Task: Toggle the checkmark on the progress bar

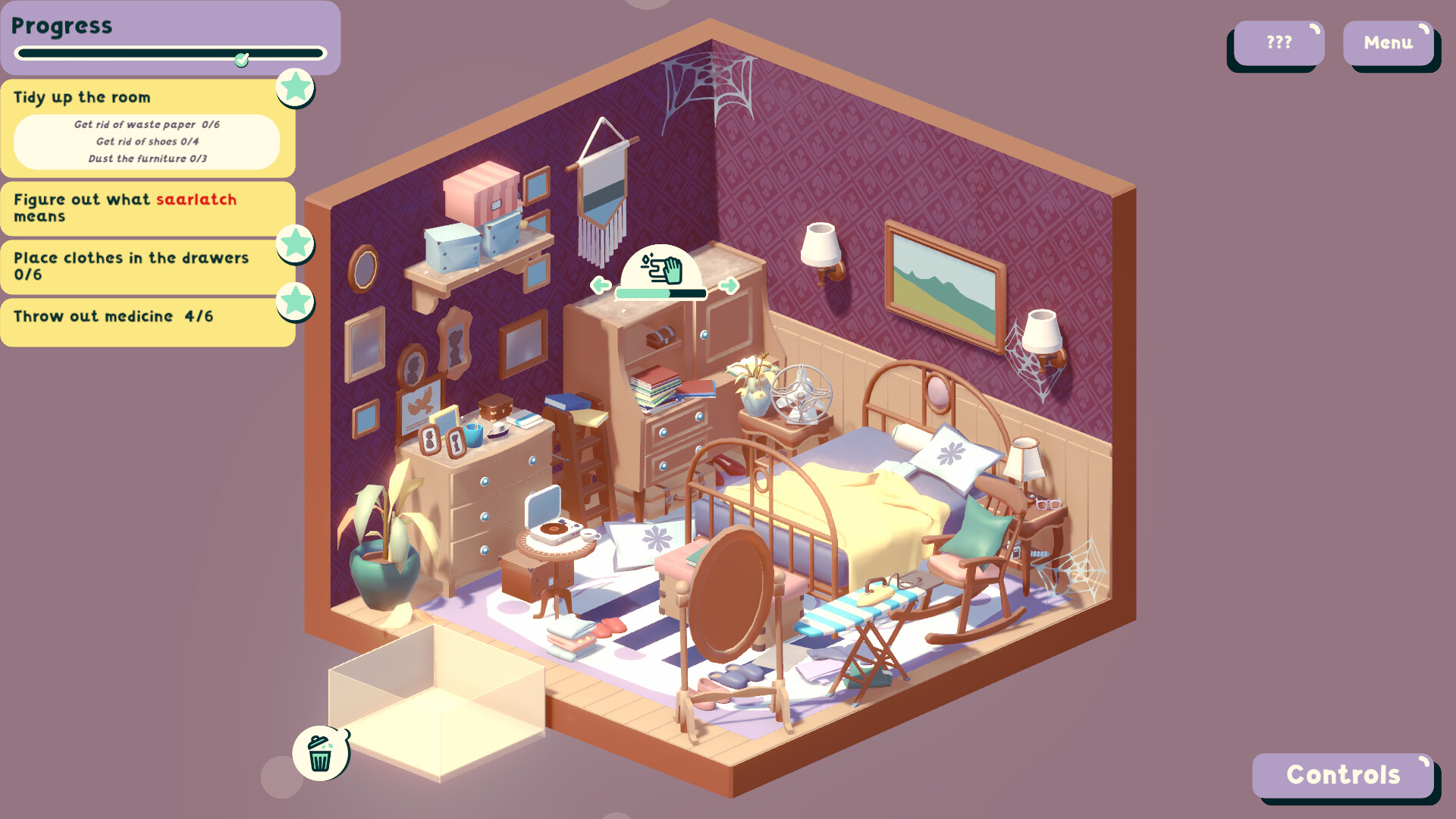Action: click(x=241, y=61)
